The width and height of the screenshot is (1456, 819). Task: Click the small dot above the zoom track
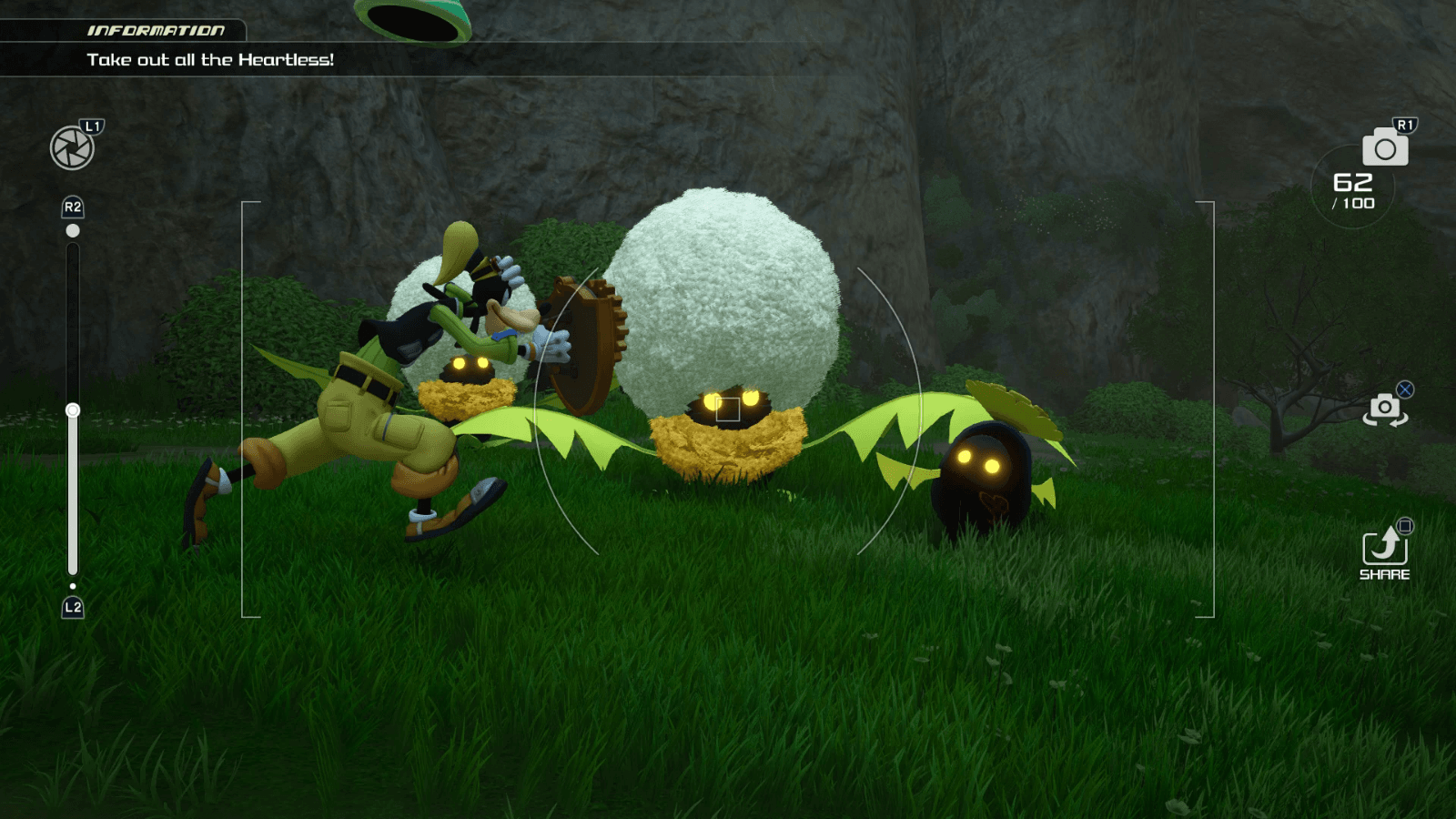71,231
